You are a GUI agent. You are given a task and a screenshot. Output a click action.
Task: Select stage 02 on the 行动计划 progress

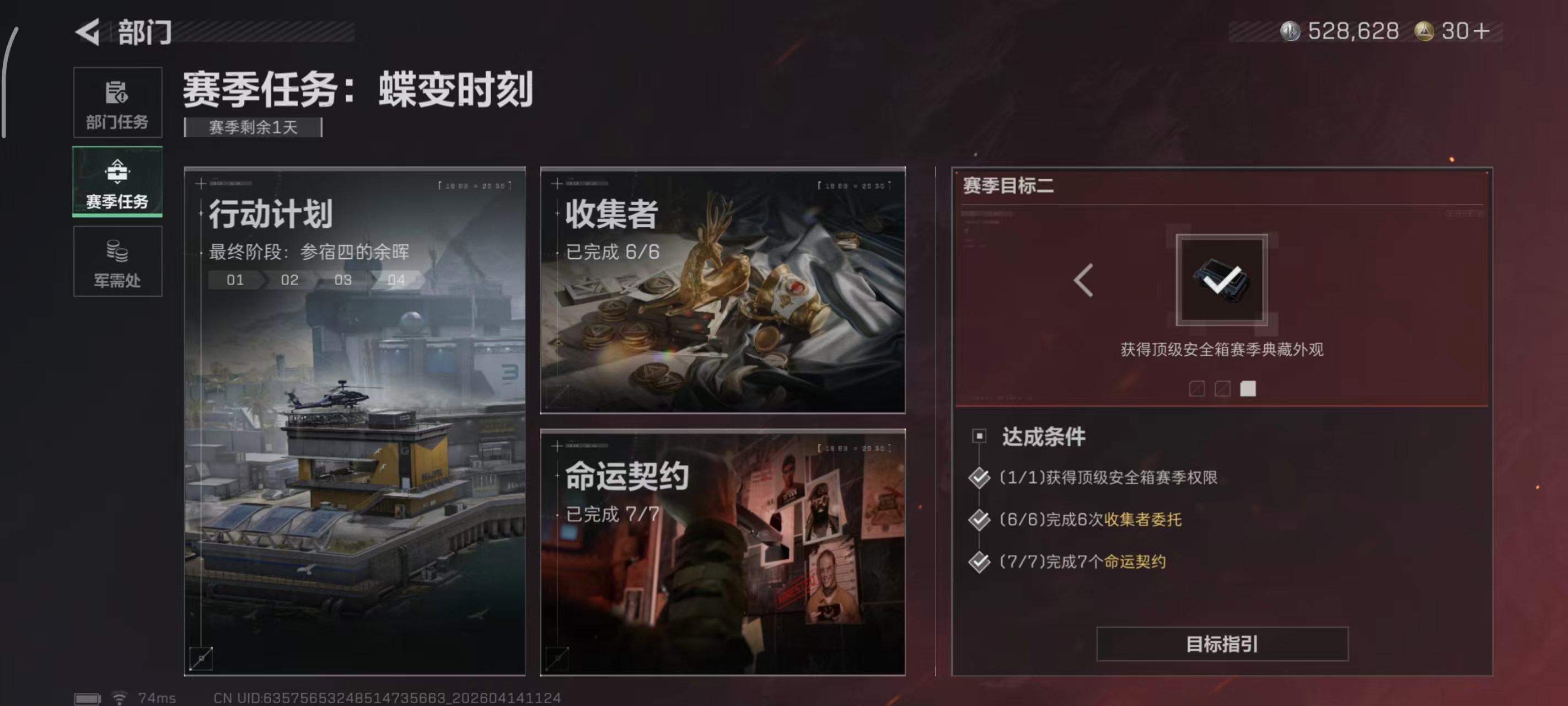[289, 280]
